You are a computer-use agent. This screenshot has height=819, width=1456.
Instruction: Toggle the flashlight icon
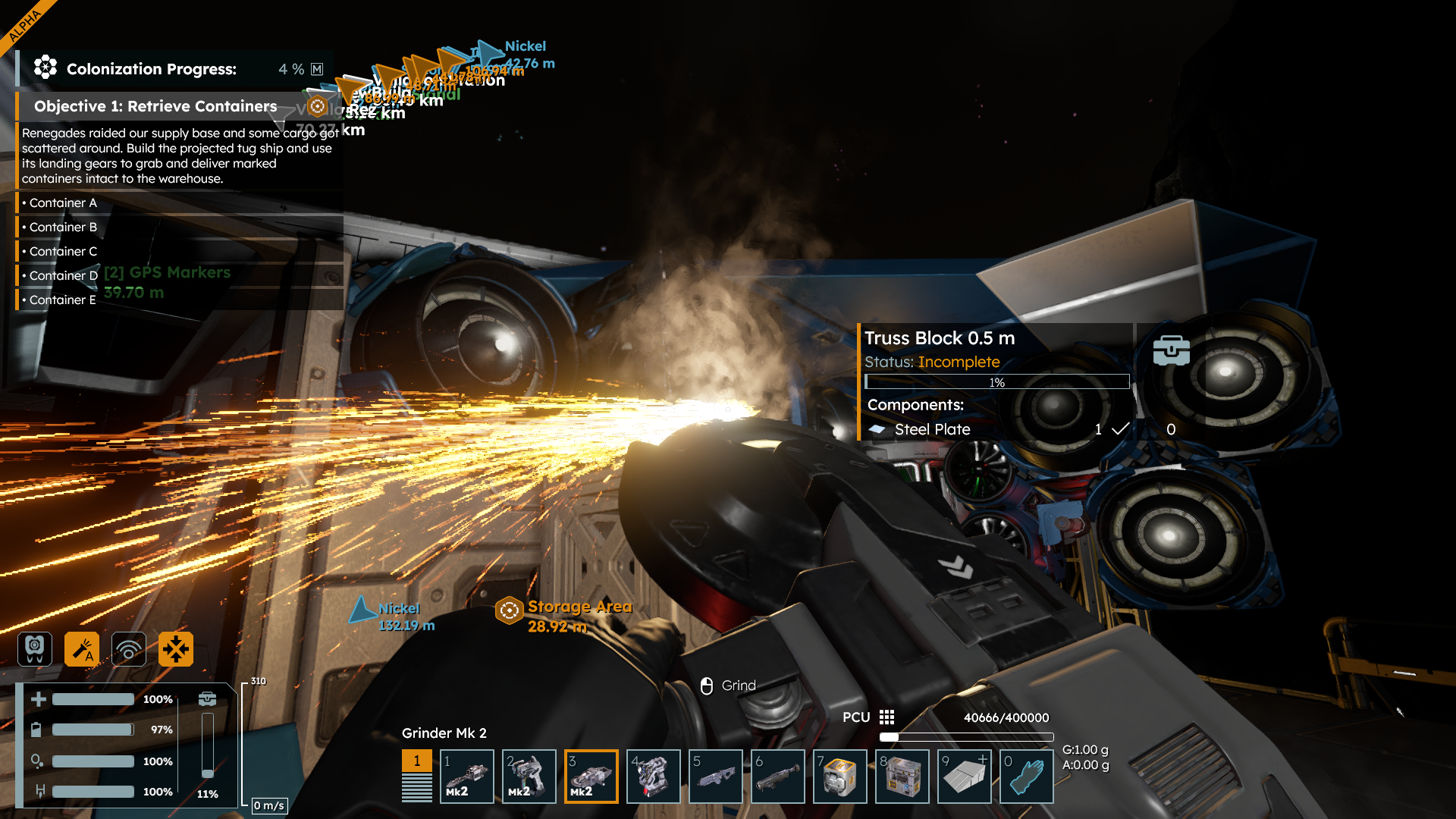pyautogui.click(x=82, y=649)
